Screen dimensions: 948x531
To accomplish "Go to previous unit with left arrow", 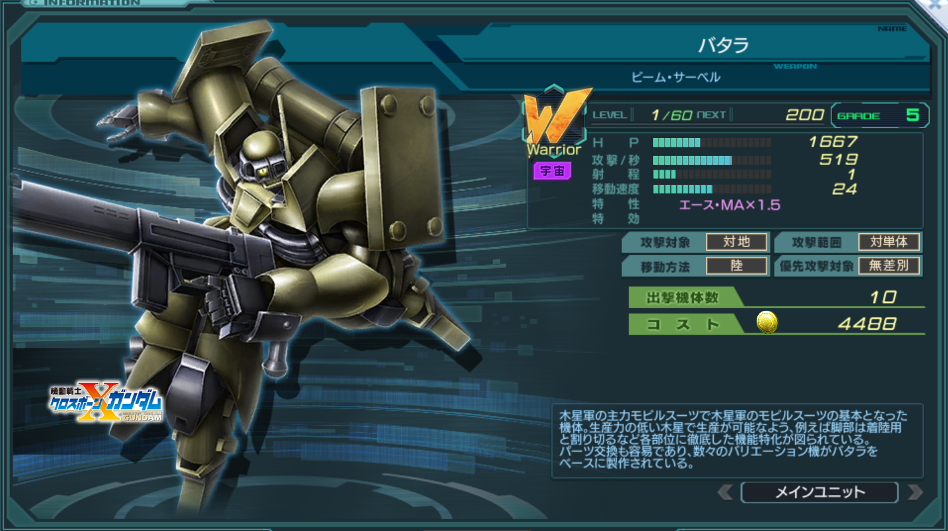I will (726, 492).
